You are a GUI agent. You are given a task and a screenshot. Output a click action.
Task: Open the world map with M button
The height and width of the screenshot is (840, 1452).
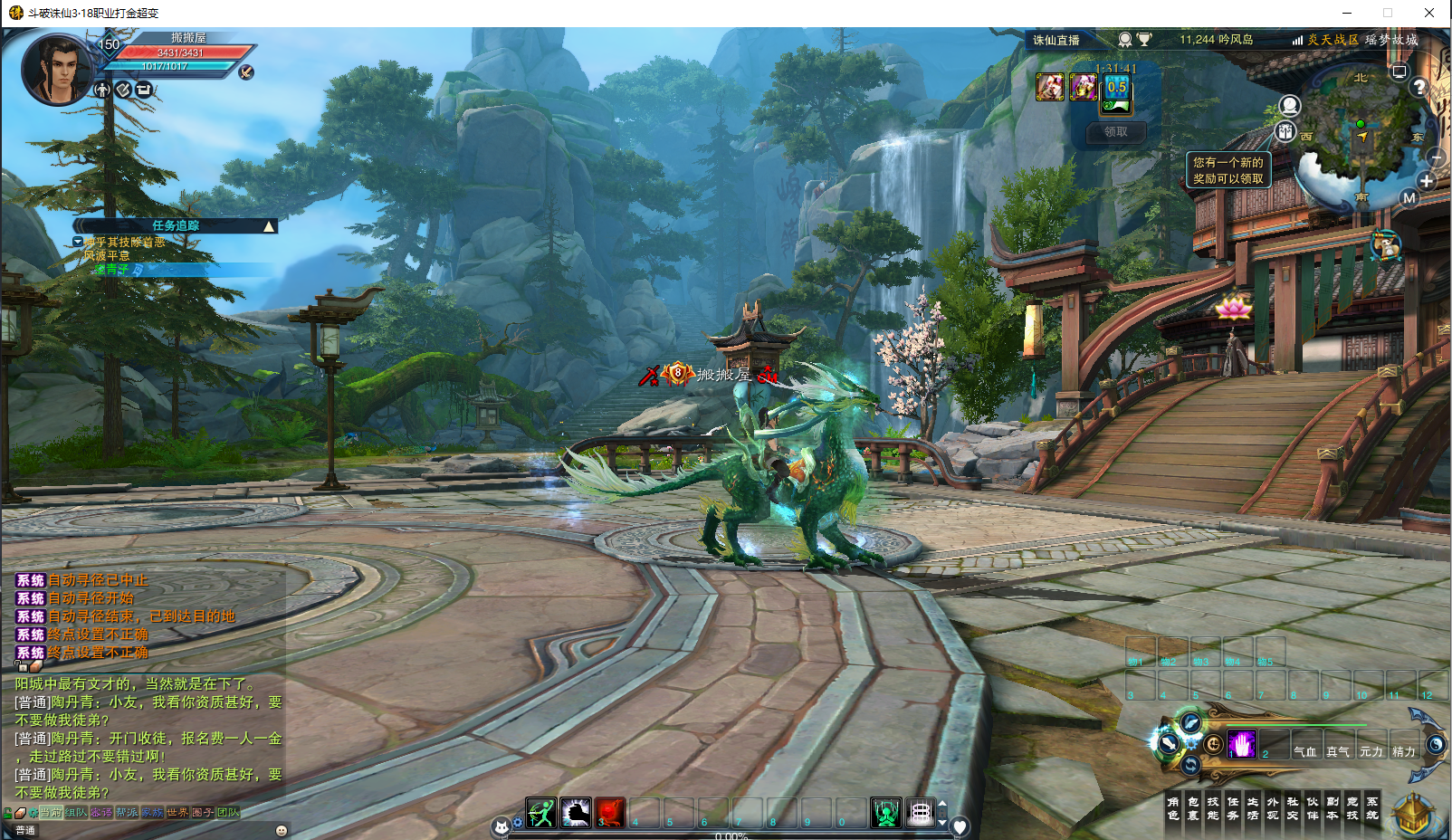[1409, 198]
